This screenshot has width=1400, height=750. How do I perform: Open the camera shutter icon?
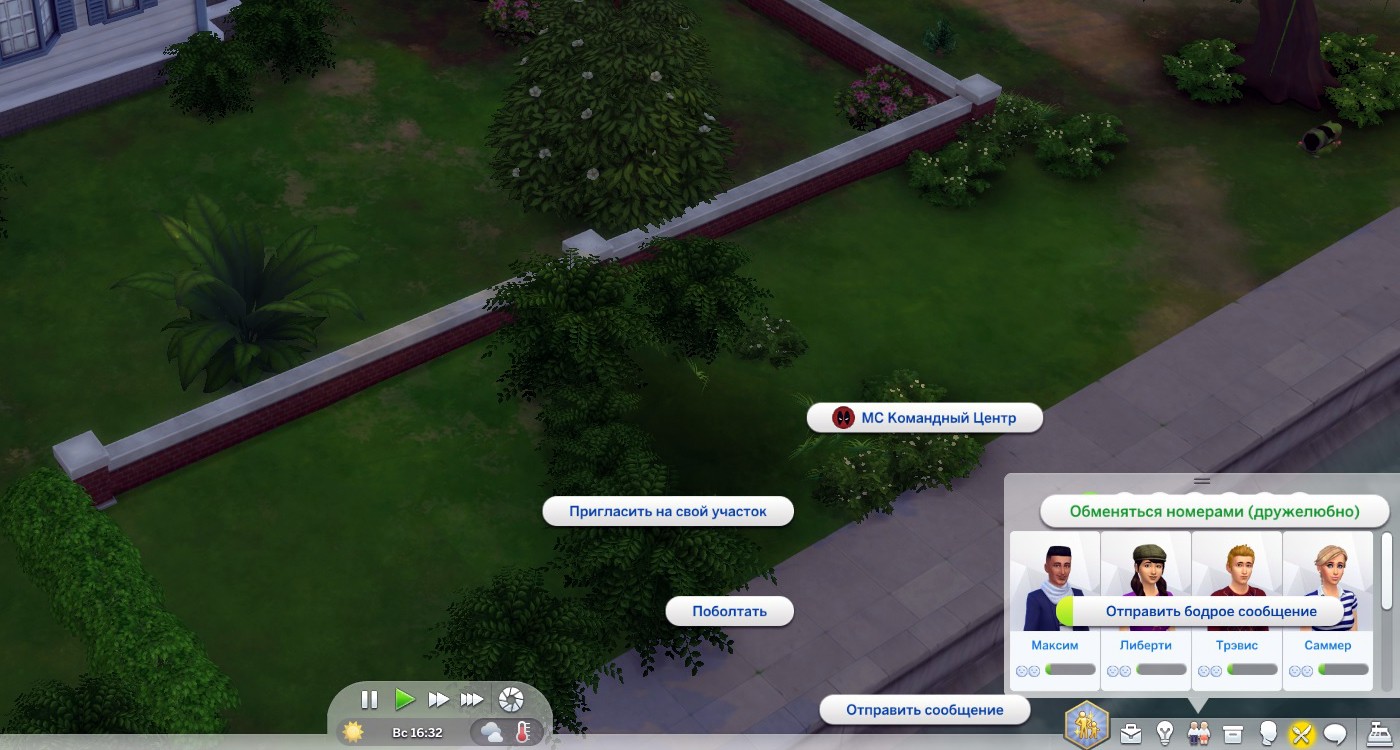(x=511, y=699)
